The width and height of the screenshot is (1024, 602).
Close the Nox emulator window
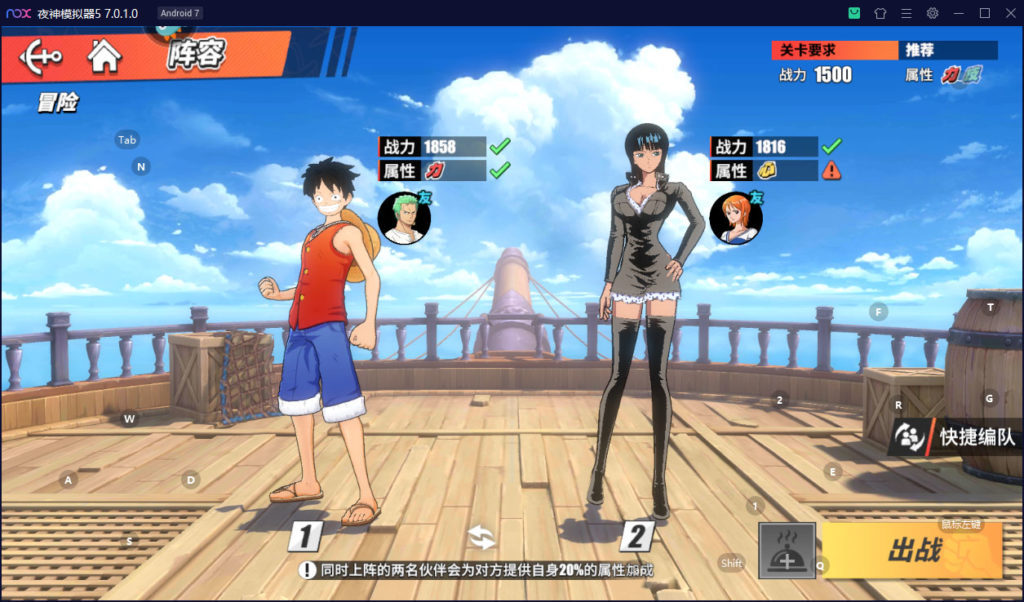[1009, 13]
